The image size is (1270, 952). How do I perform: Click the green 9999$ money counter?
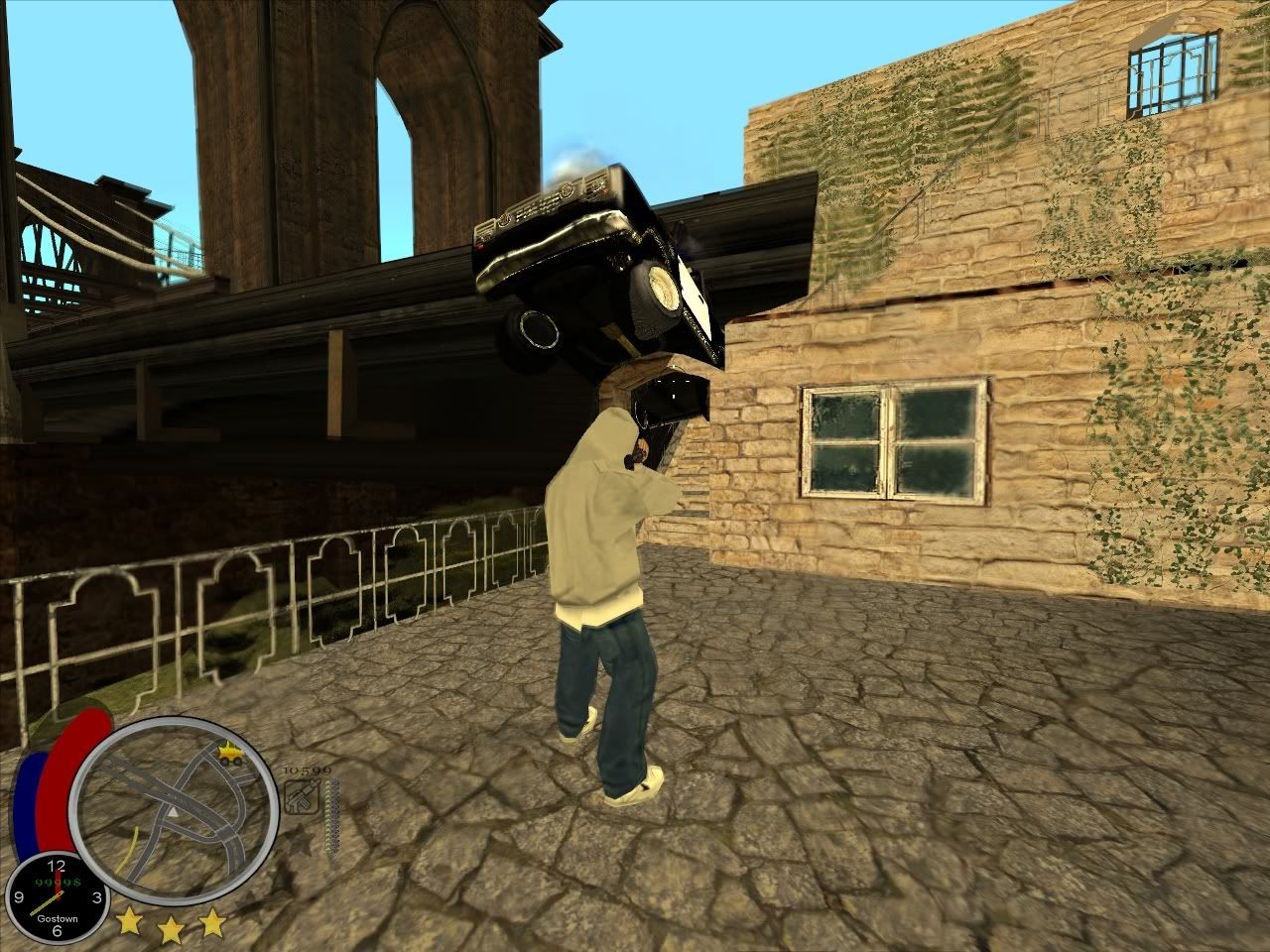pyautogui.click(x=58, y=882)
